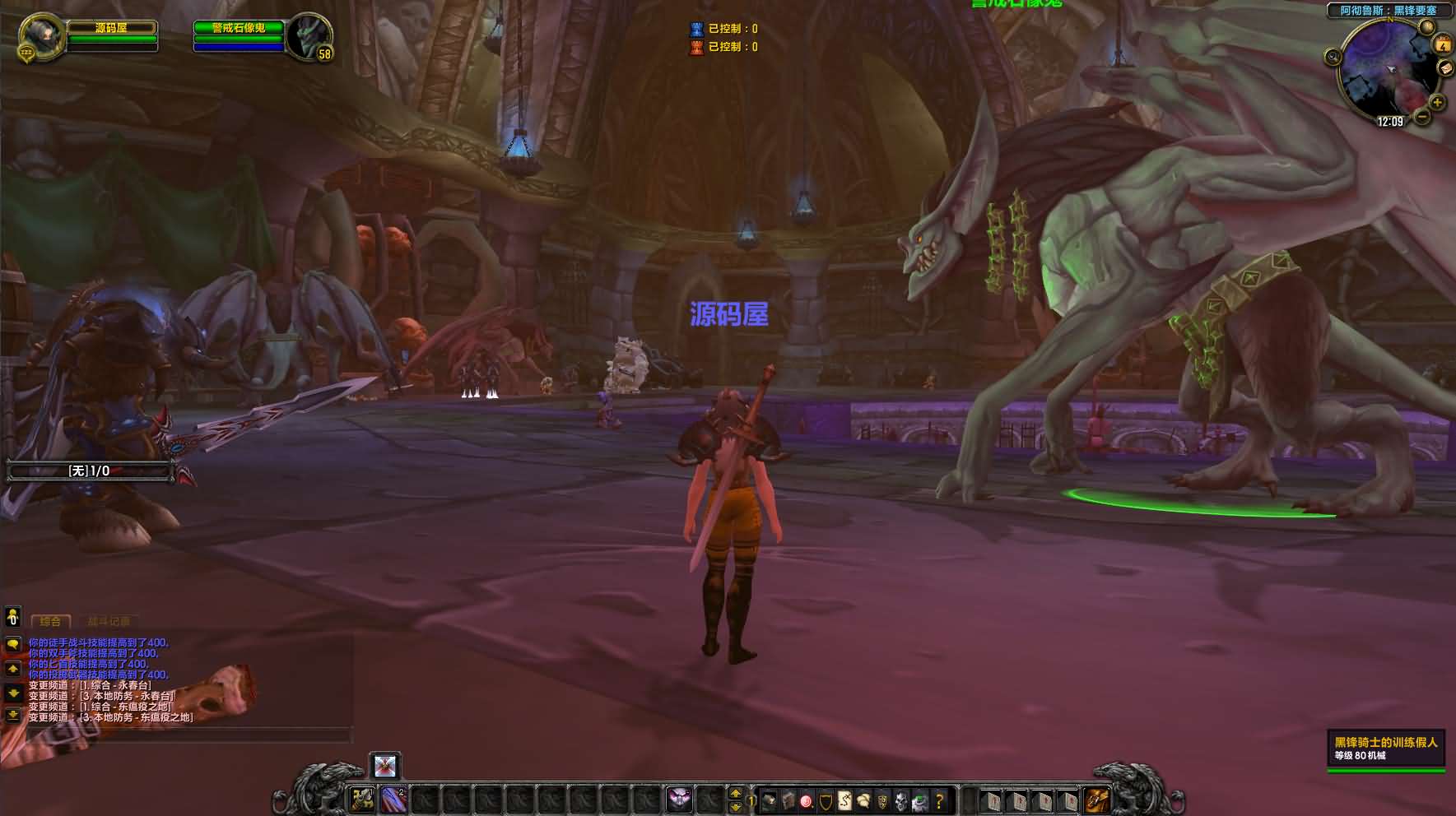
Task: Switch to the 综合 chat tab
Action: click(51, 622)
